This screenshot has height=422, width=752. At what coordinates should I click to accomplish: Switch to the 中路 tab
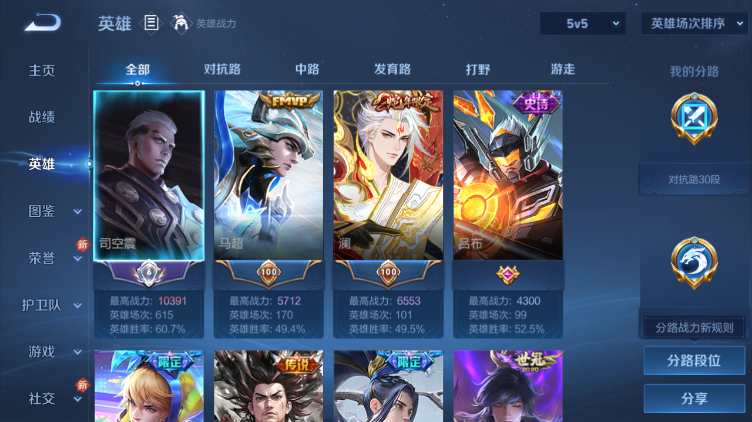pyautogui.click(x=307, y=69)
